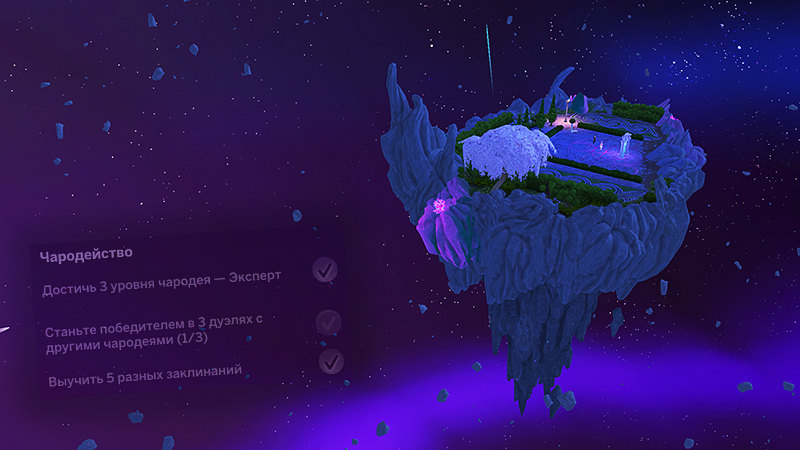Select the "Выучить 5 разных заклинаний" objective

pyautogui.click(x=145, y=378)
